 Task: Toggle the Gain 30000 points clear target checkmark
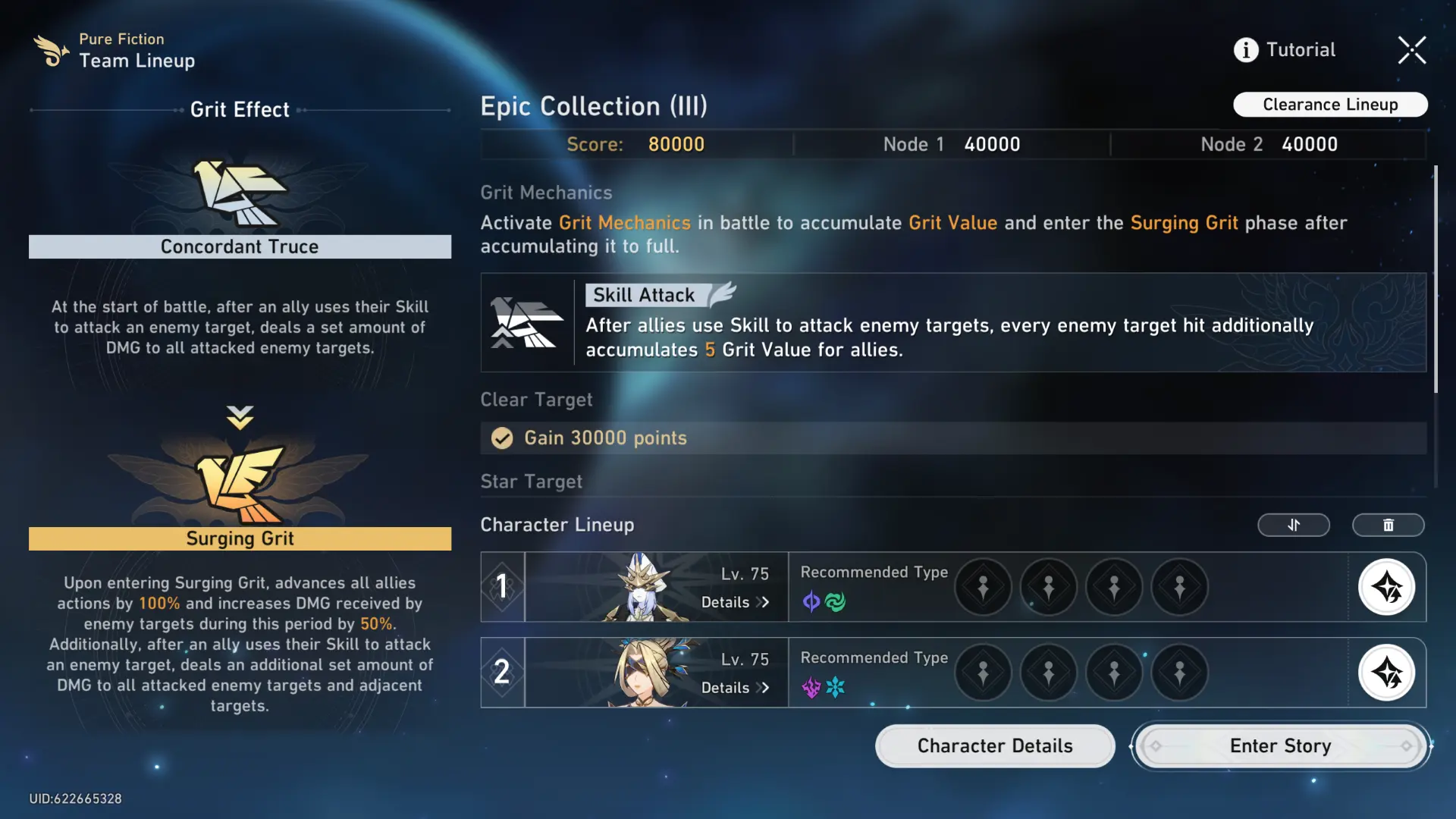point(501,438)
